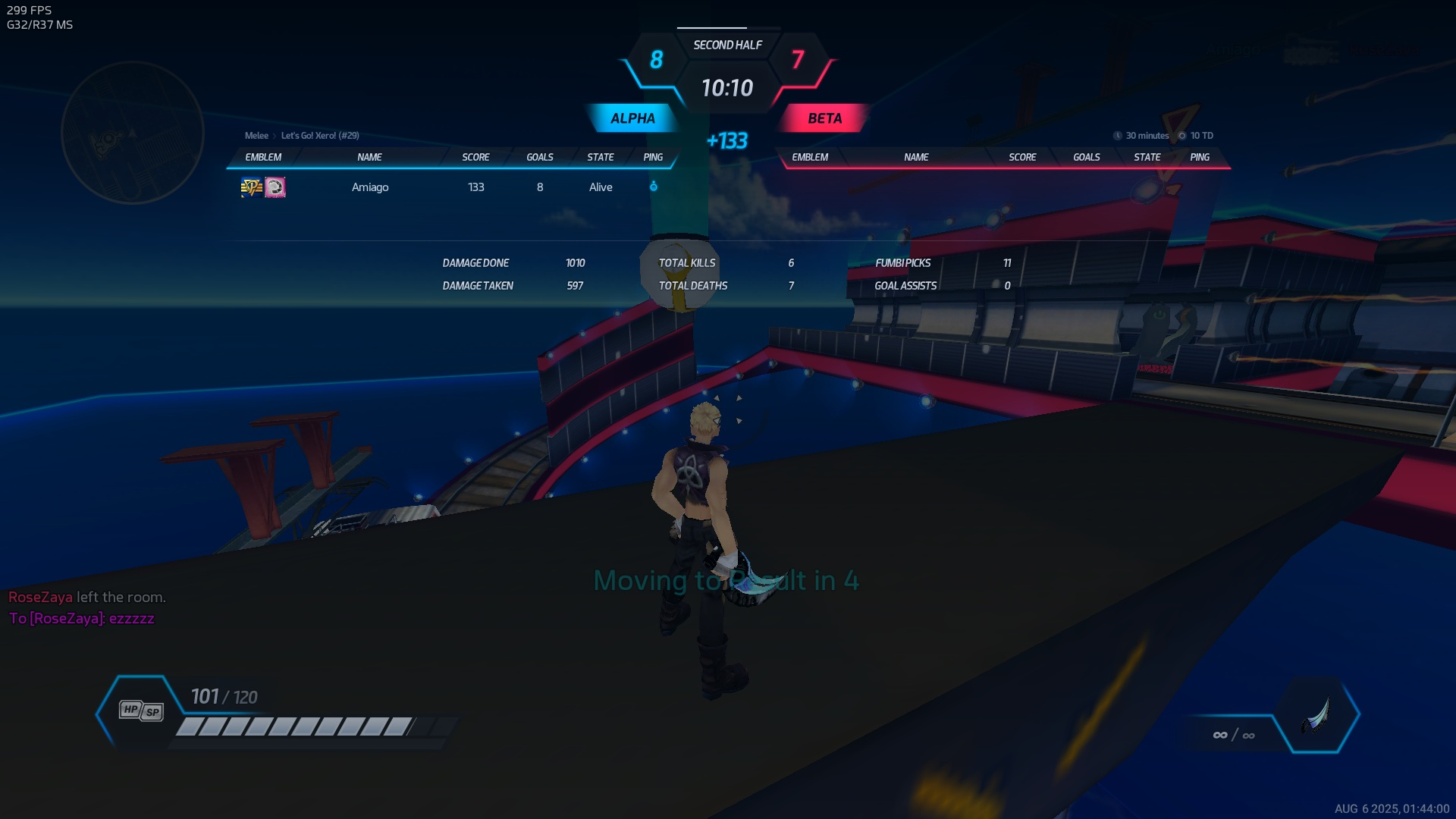Click the circular minimap
This screenshot has width=1456, height=819.
click(133, 133)
